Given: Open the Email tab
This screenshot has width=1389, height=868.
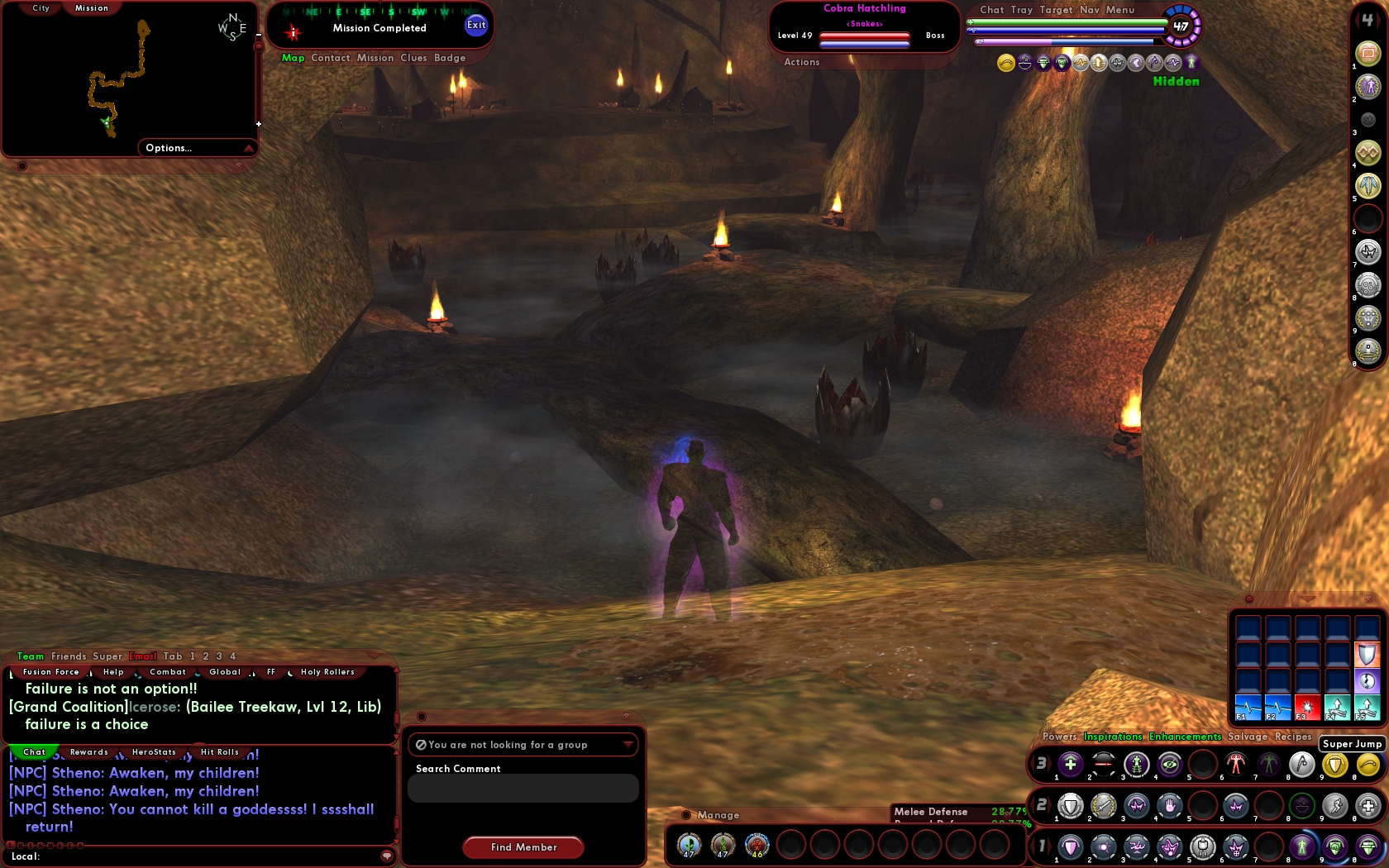Looking at the screenshot, I should pos(142,656).
